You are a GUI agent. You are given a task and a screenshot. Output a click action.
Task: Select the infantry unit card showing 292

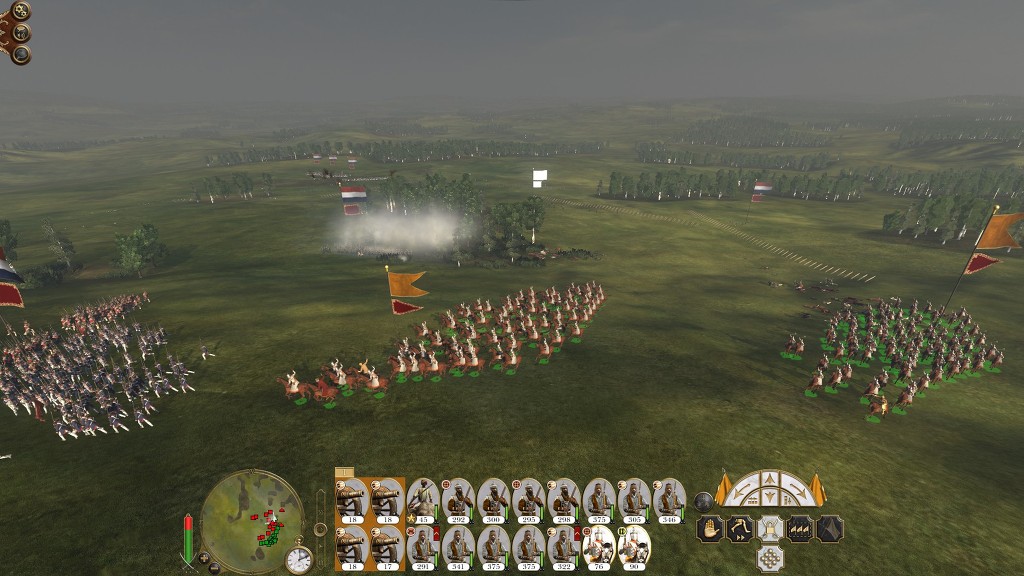tap(458, 499)
